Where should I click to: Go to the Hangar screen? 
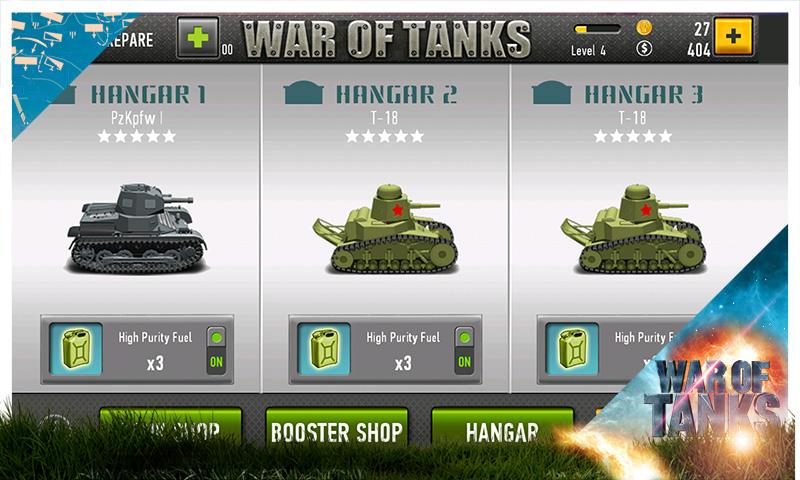pos(502,432)
